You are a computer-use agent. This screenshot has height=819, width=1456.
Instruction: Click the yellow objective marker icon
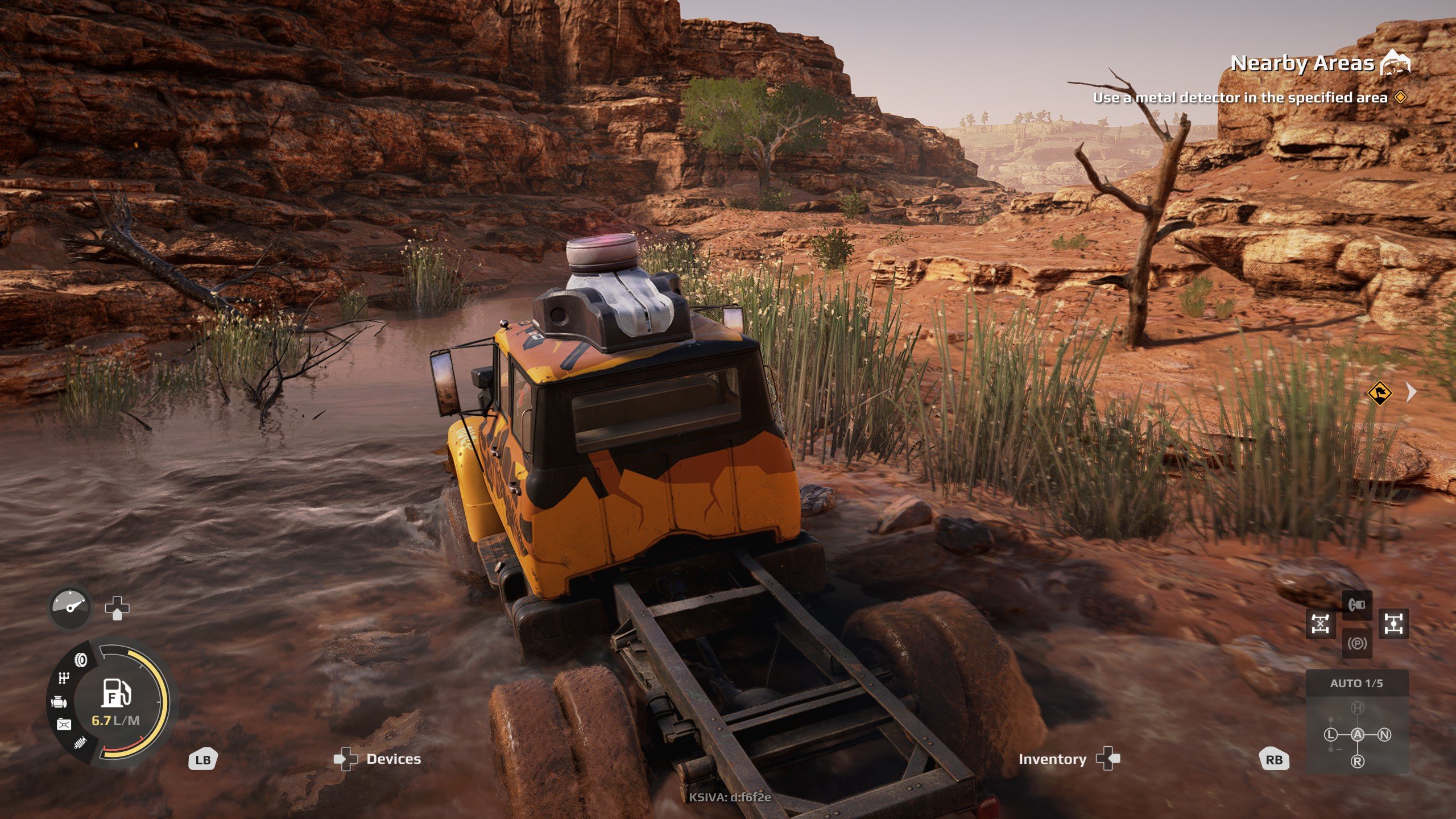[x=1379, y=393]
